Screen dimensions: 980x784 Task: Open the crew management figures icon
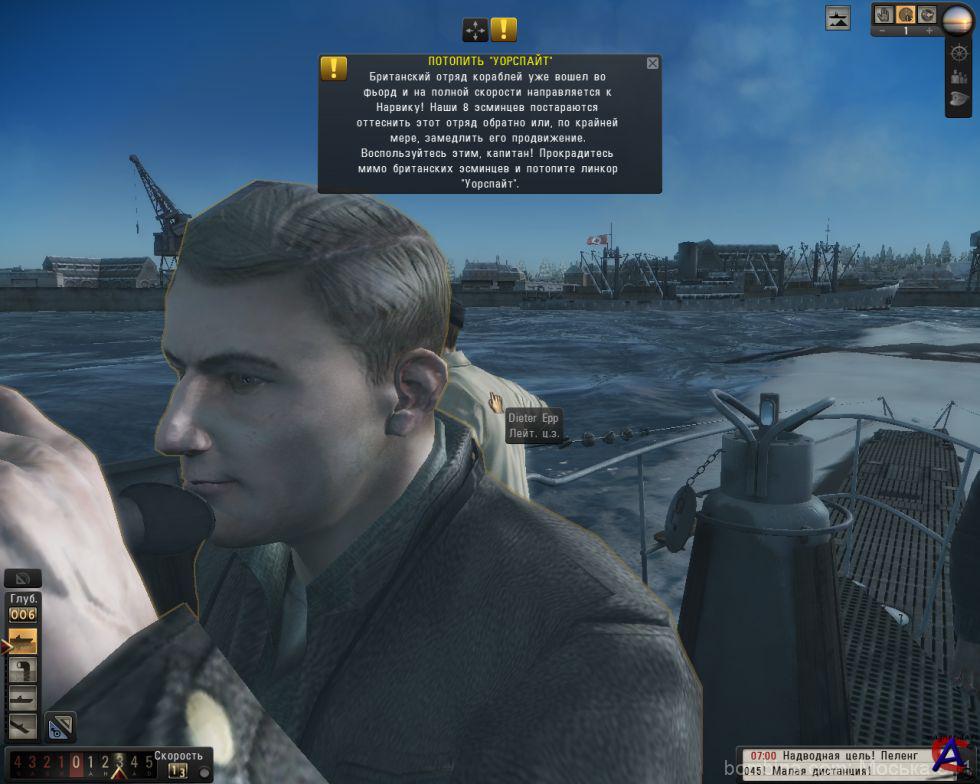coord(959,76)
